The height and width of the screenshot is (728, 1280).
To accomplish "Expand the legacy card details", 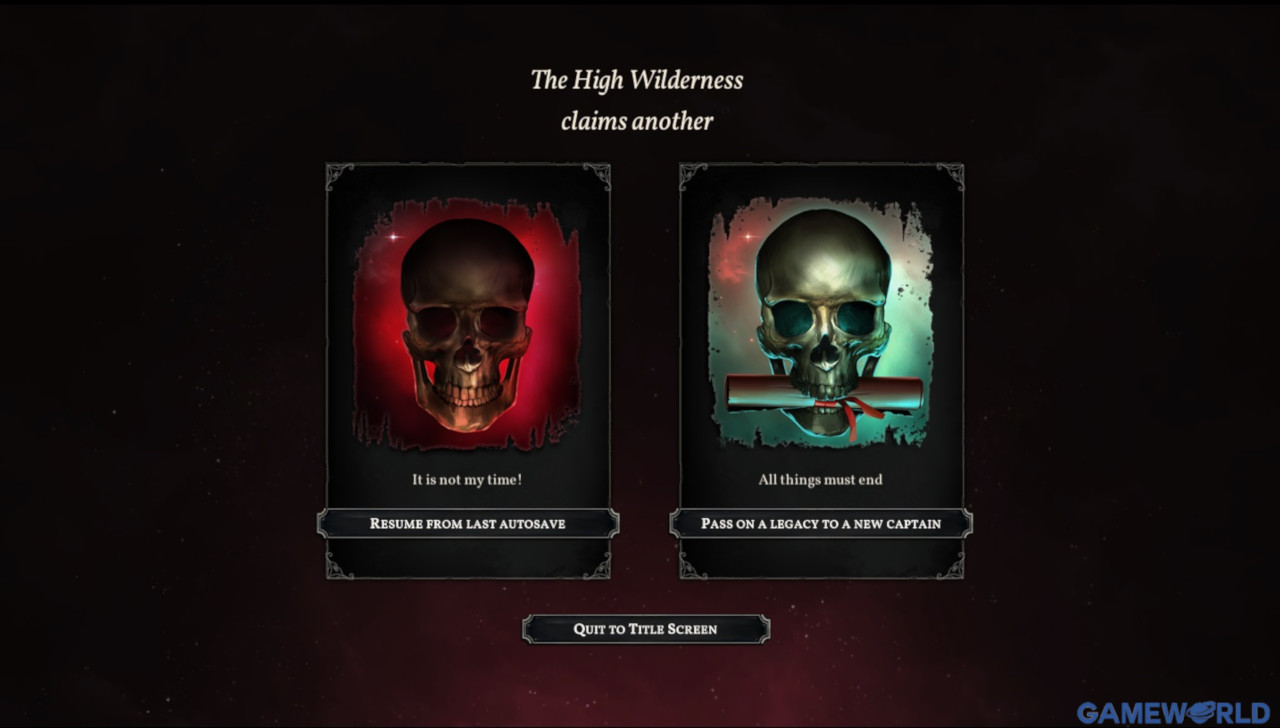I will click(822, 370).
